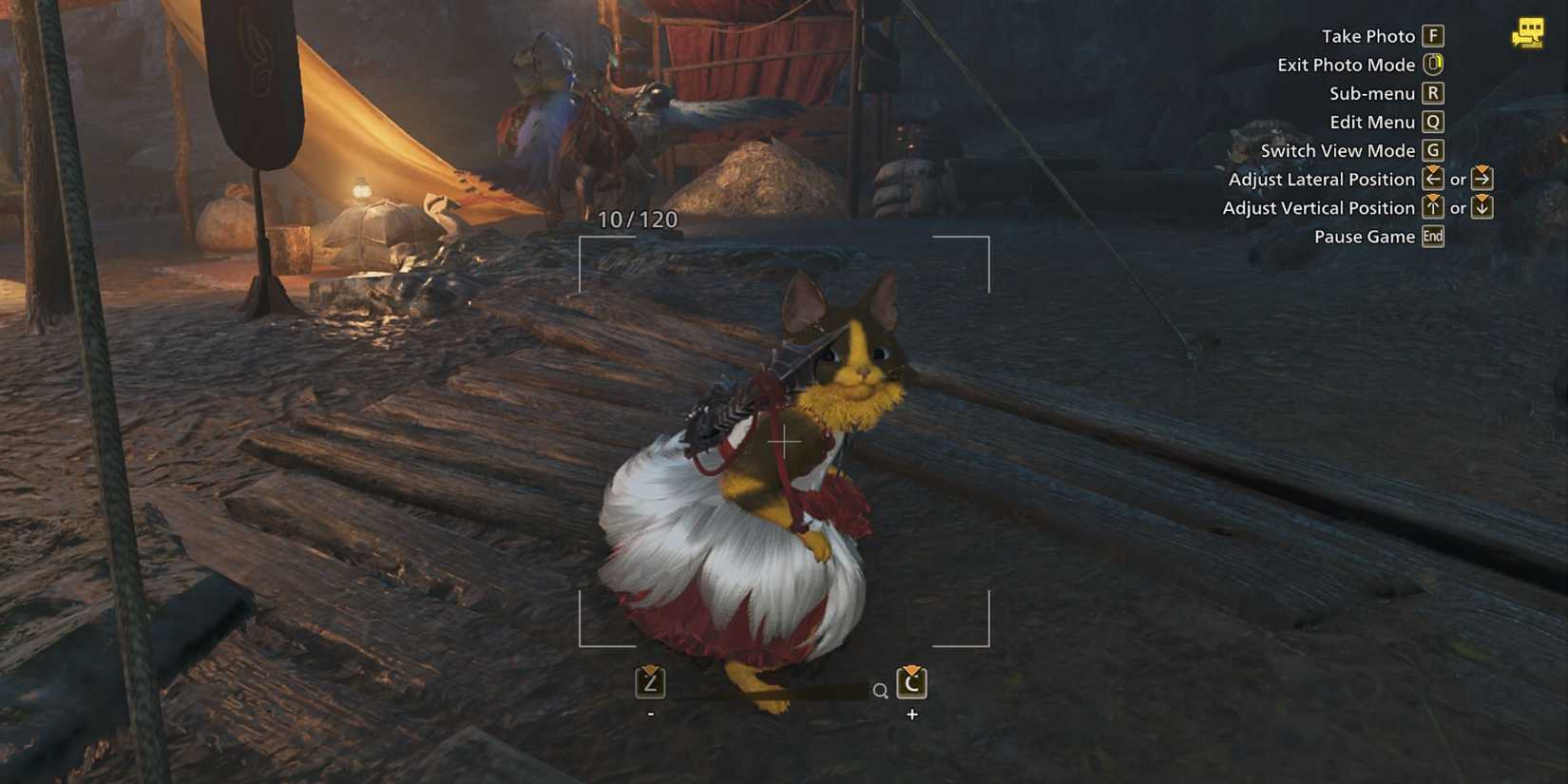Click the magnifying glass zoom icon
The width and height of the screenshot is (1568, 784).
pyautogui.click(x=880, y=688)
